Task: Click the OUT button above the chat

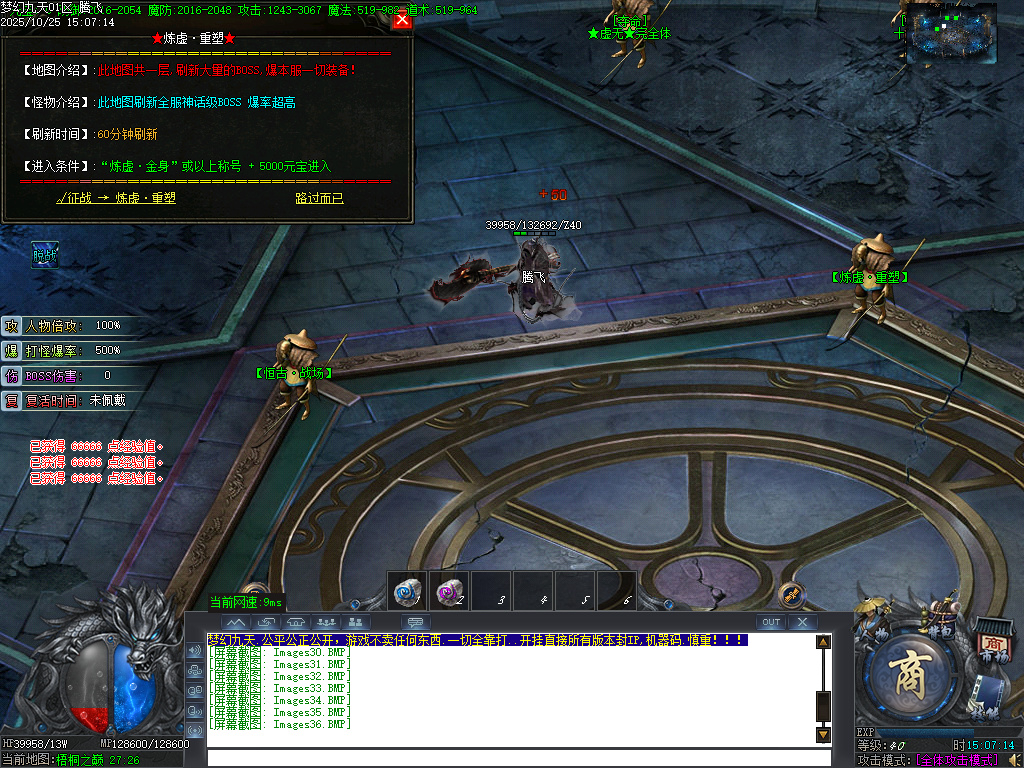Action: pos(771,622)
